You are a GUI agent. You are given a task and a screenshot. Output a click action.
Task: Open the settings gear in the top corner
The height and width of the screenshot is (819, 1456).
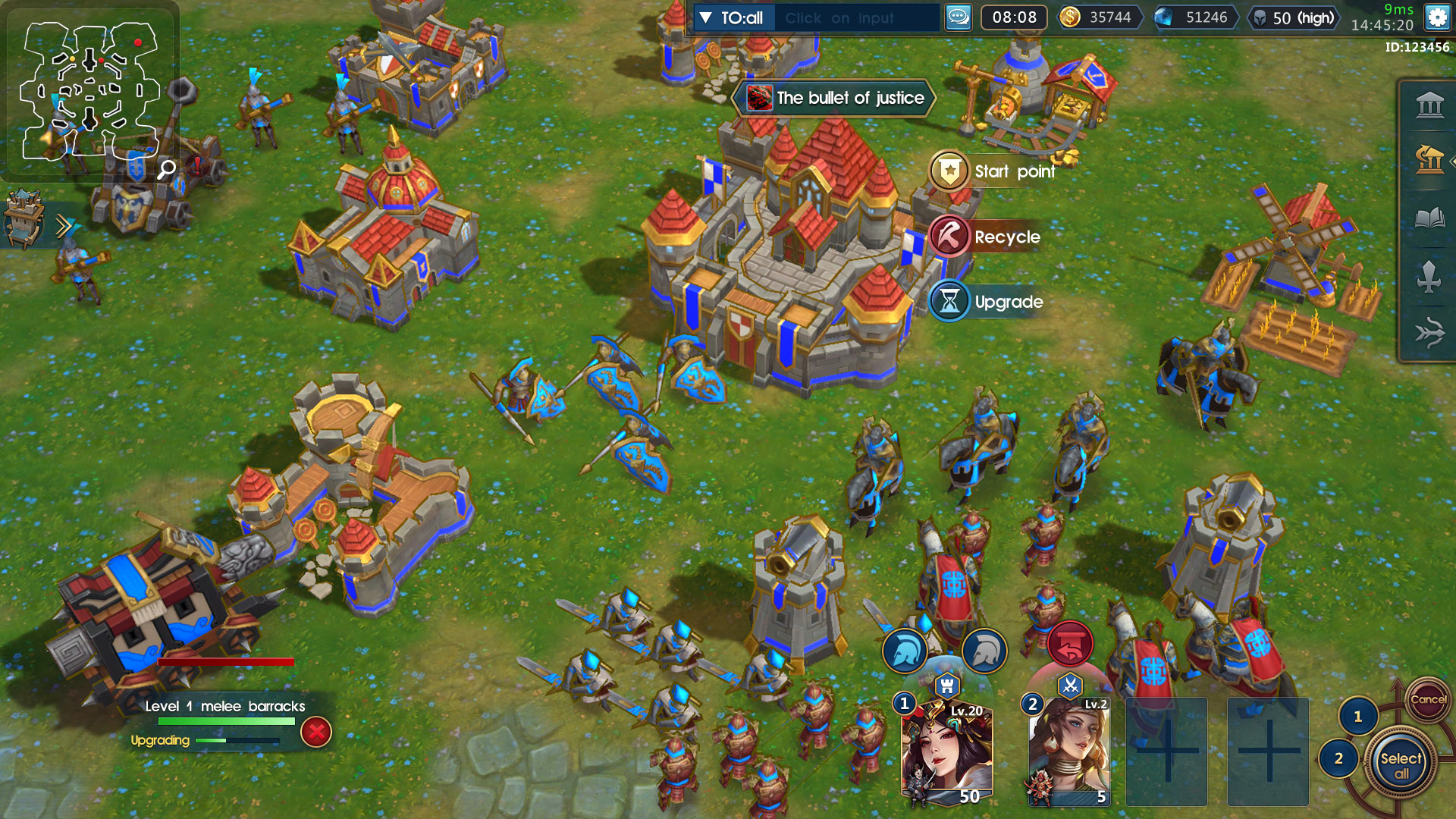pyautogui.click(x=1438, y=18)
